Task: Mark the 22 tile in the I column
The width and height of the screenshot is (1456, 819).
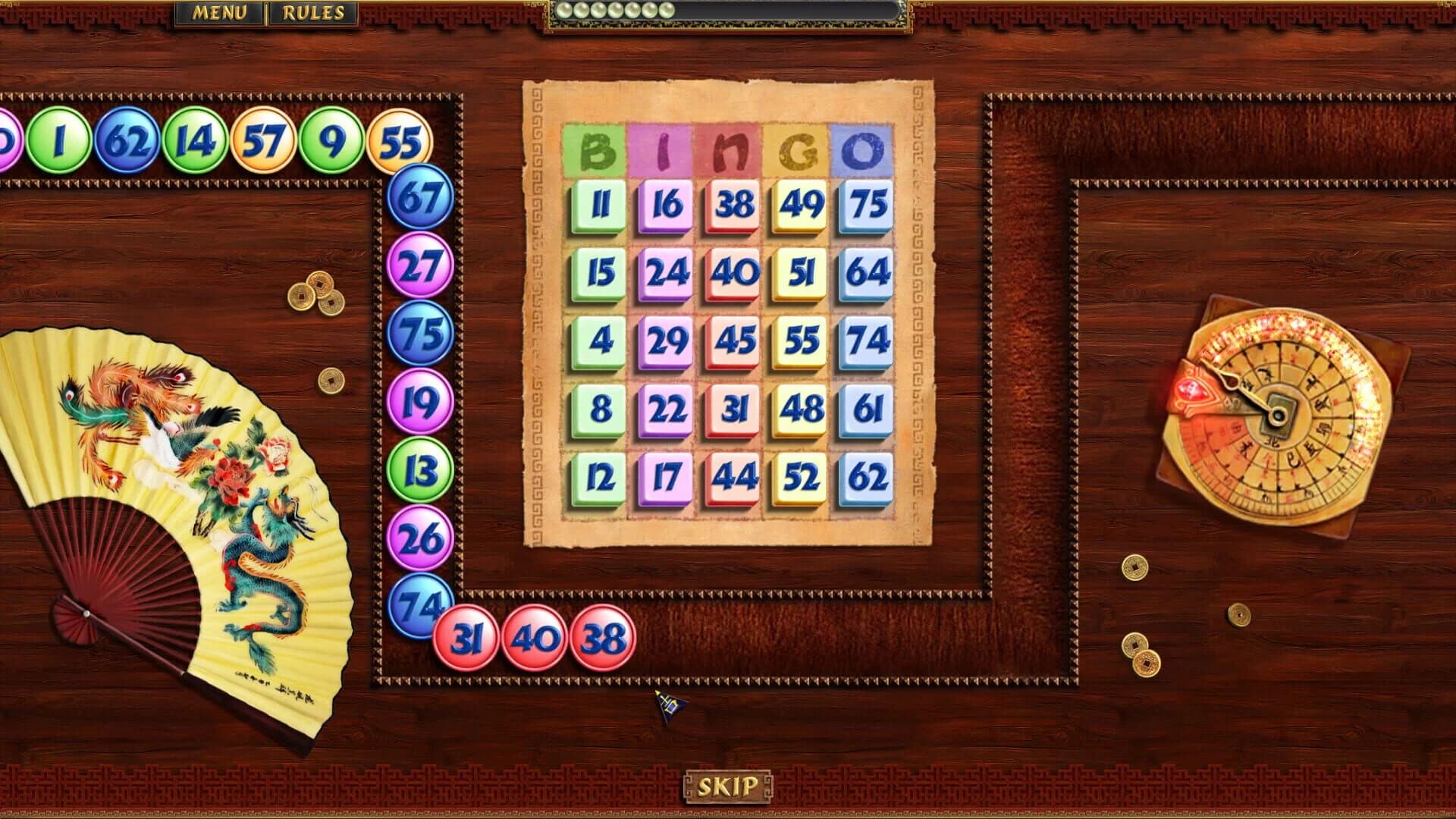Action: point(667,409)
